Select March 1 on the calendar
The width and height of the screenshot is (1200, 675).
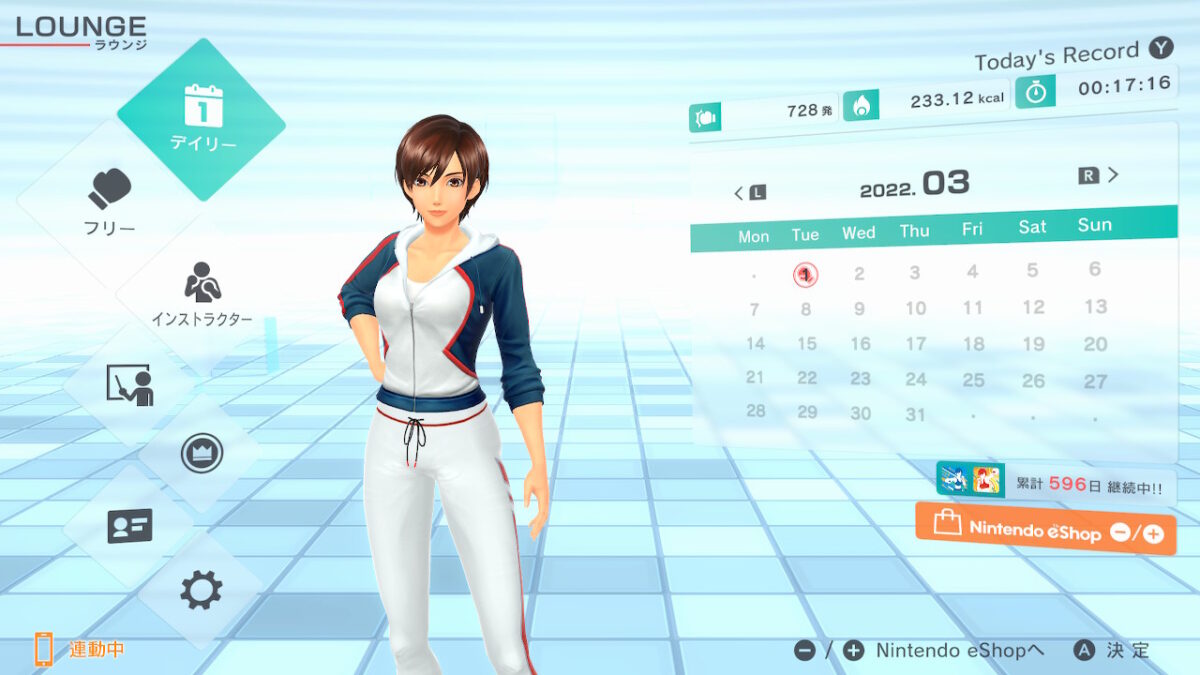coord(805,274)
